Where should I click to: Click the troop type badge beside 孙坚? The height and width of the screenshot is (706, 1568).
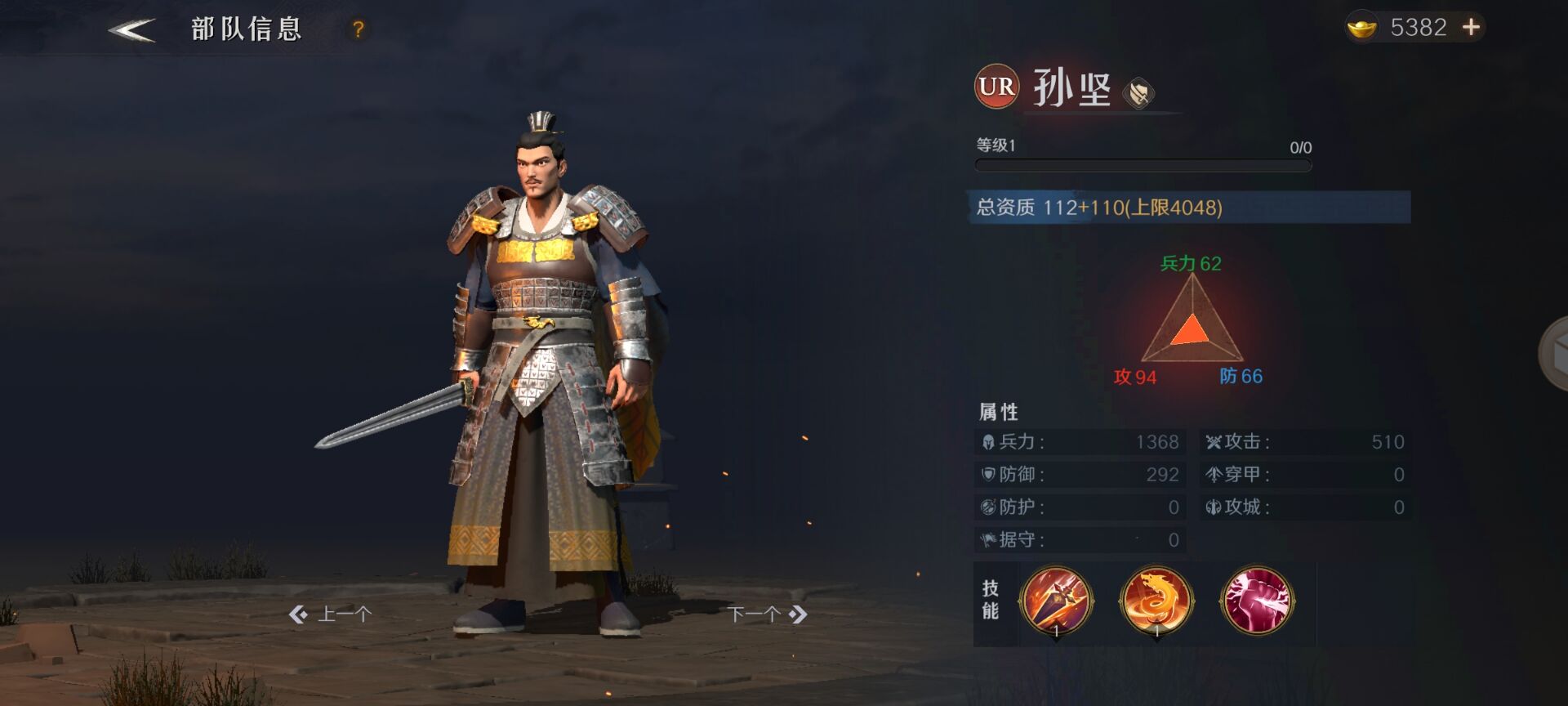[1139, 92]
